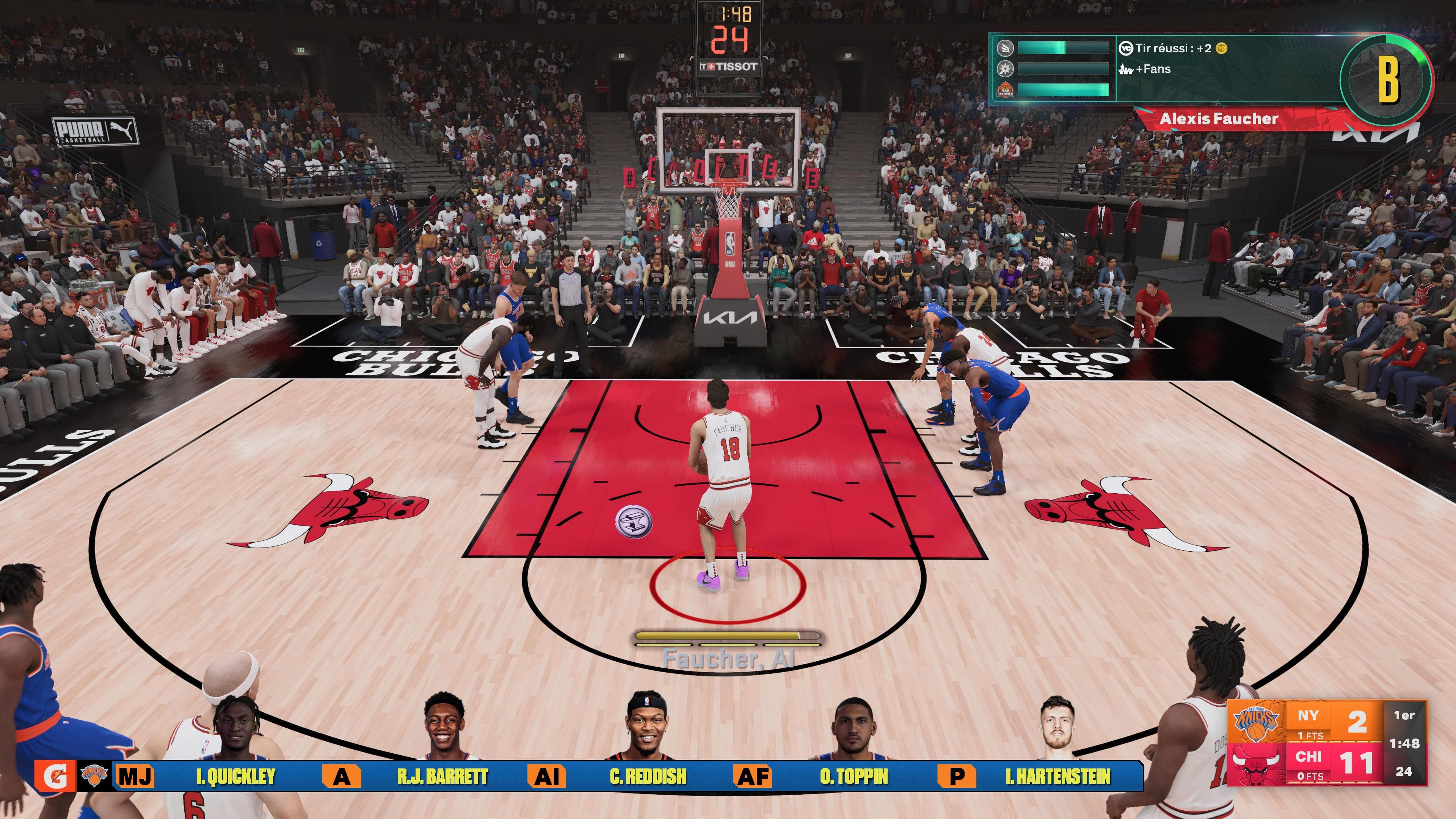Select the VC coin icon next to Tir réussi
The width and height of the screenshot is (1456, 819).
(x=1221, y=49)
